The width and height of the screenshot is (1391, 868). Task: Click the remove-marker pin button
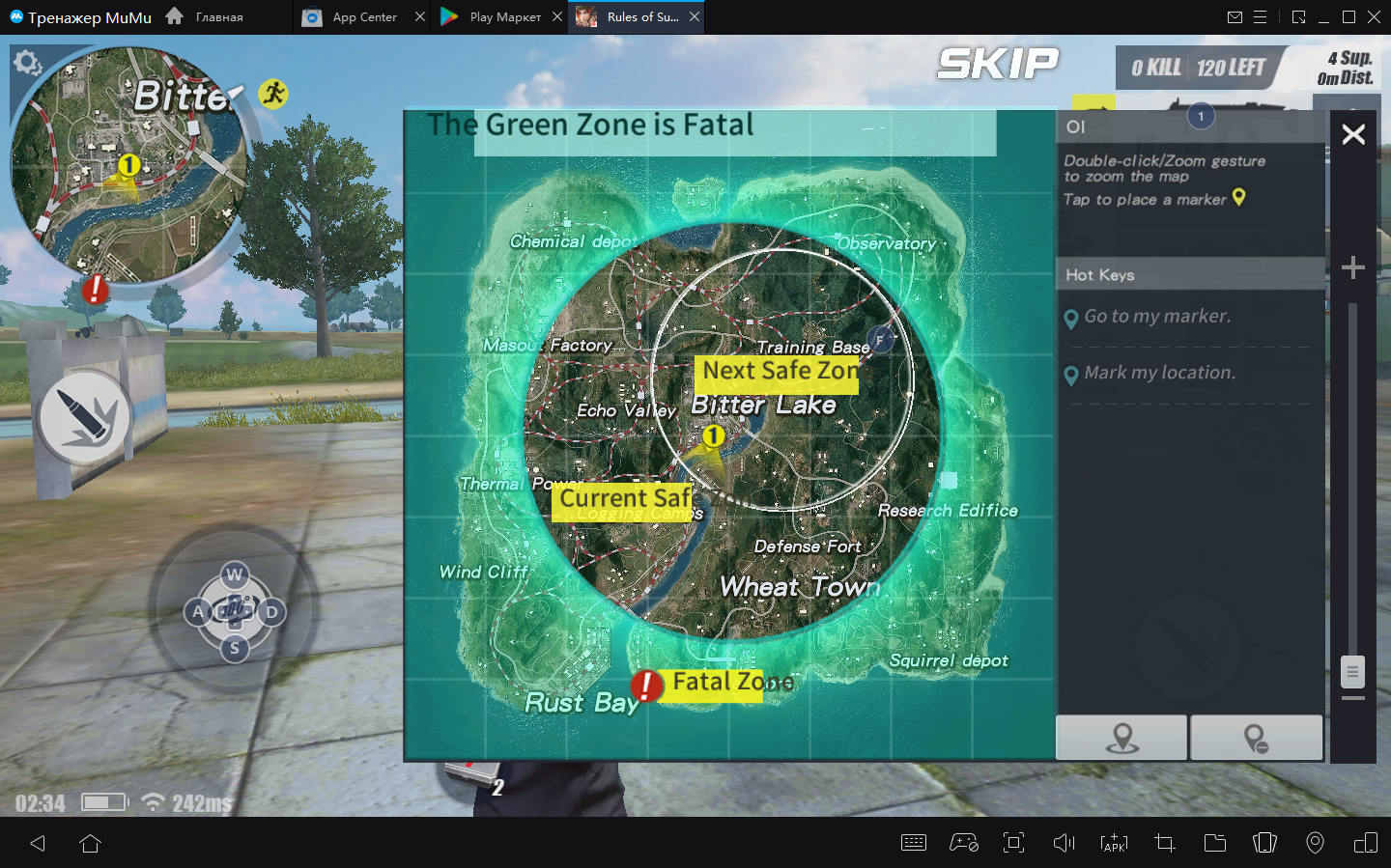[x=1256, y=739]
